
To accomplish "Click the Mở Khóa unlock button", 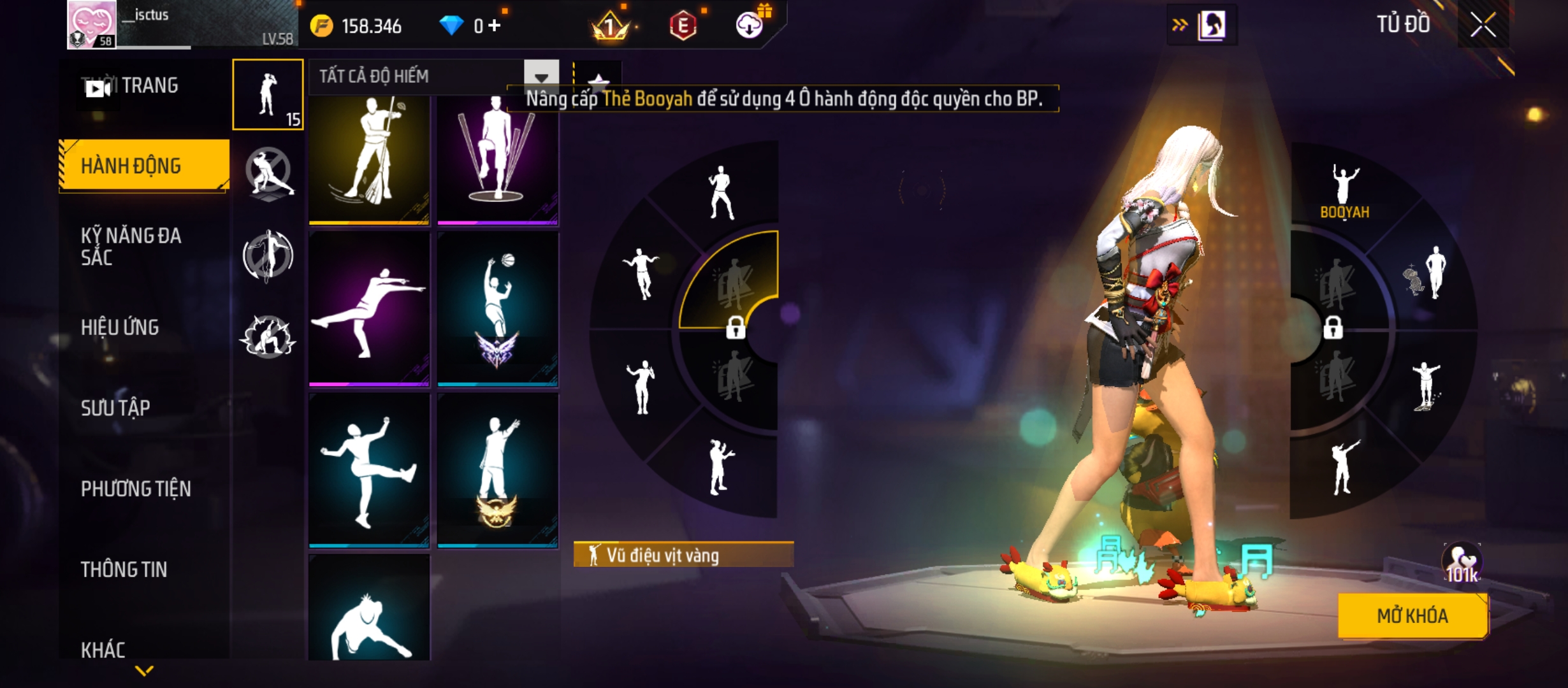I will click(1412, 615).
